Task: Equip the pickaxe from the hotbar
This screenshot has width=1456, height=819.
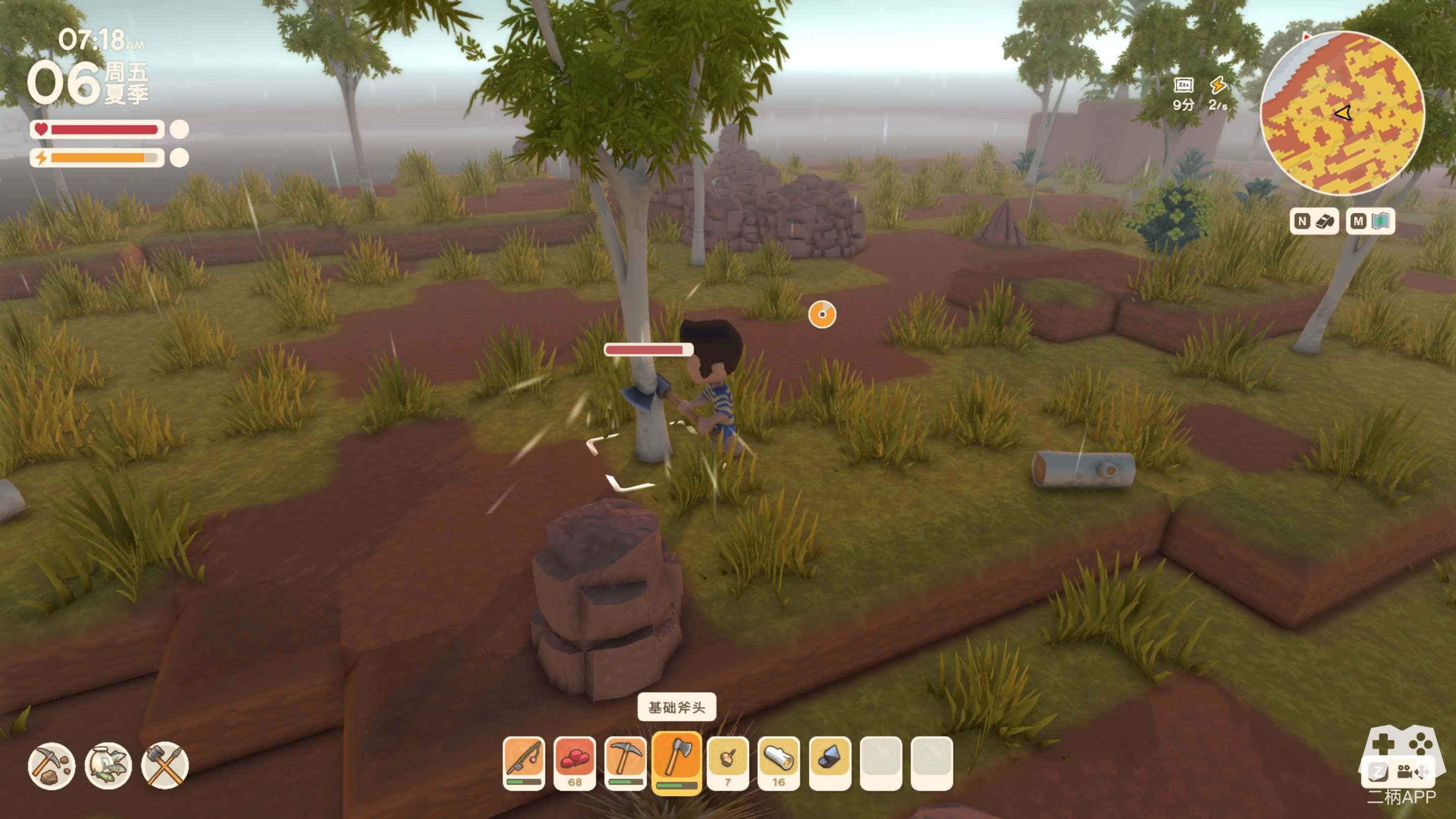Action: 625,762
